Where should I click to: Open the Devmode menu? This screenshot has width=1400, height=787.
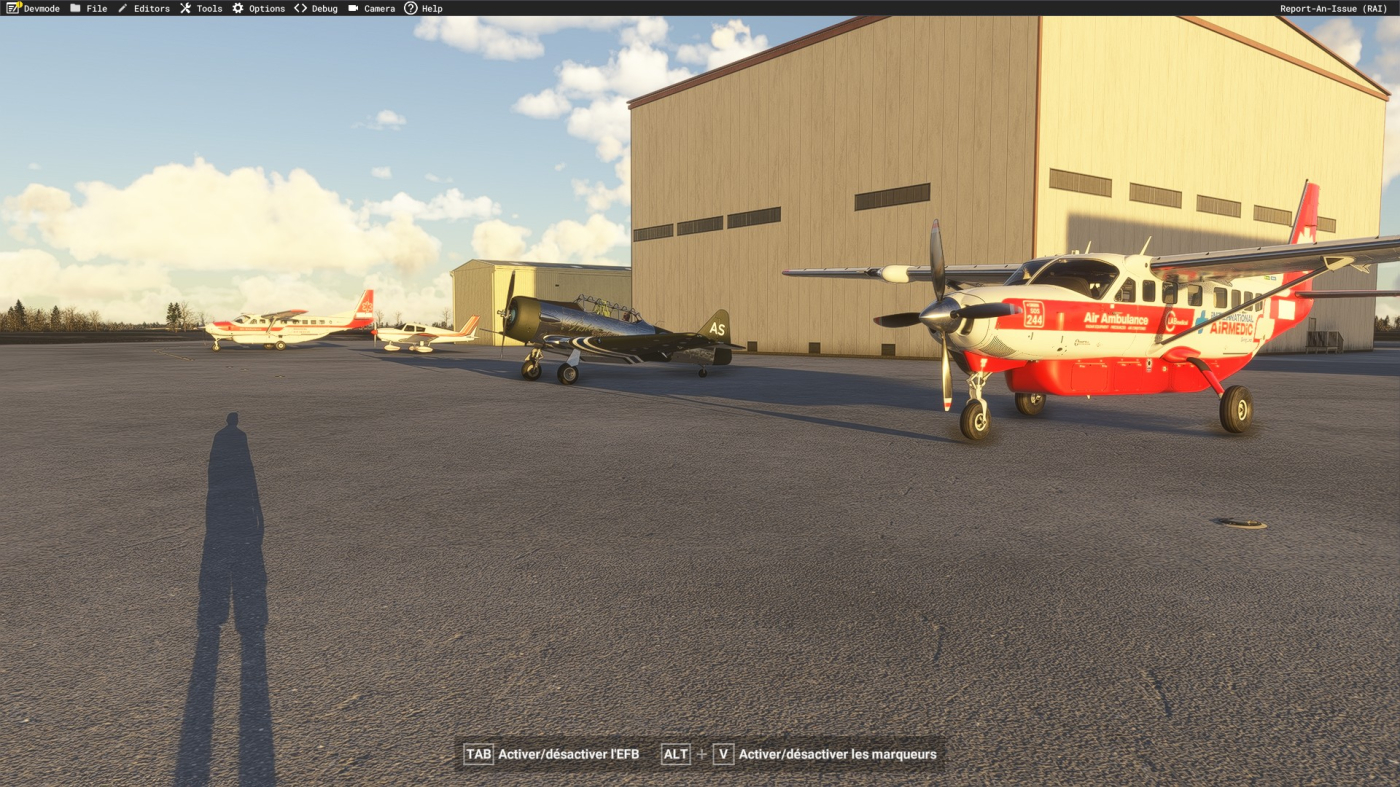point(33,8)
